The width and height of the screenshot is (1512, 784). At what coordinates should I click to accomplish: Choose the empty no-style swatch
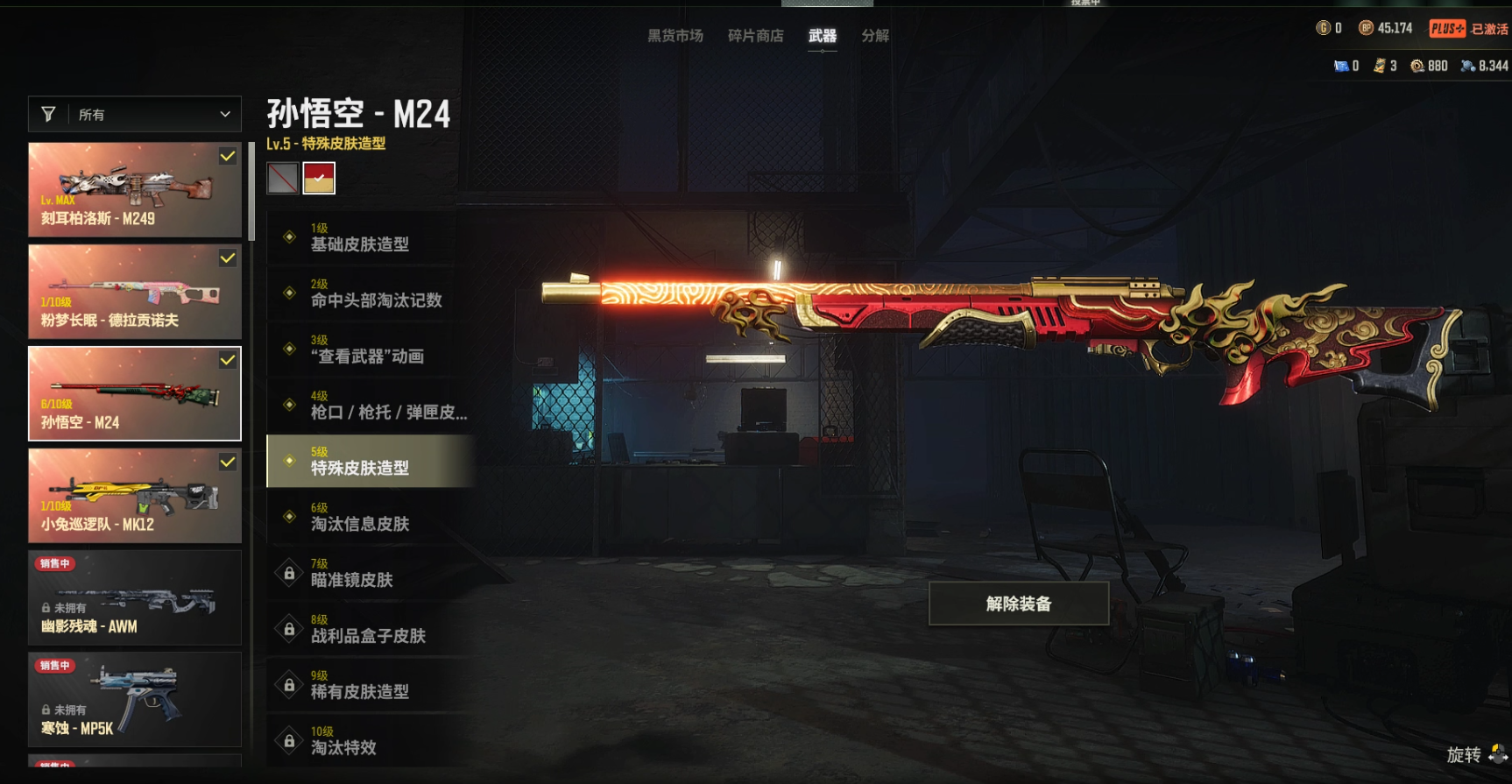coord(283,178)
